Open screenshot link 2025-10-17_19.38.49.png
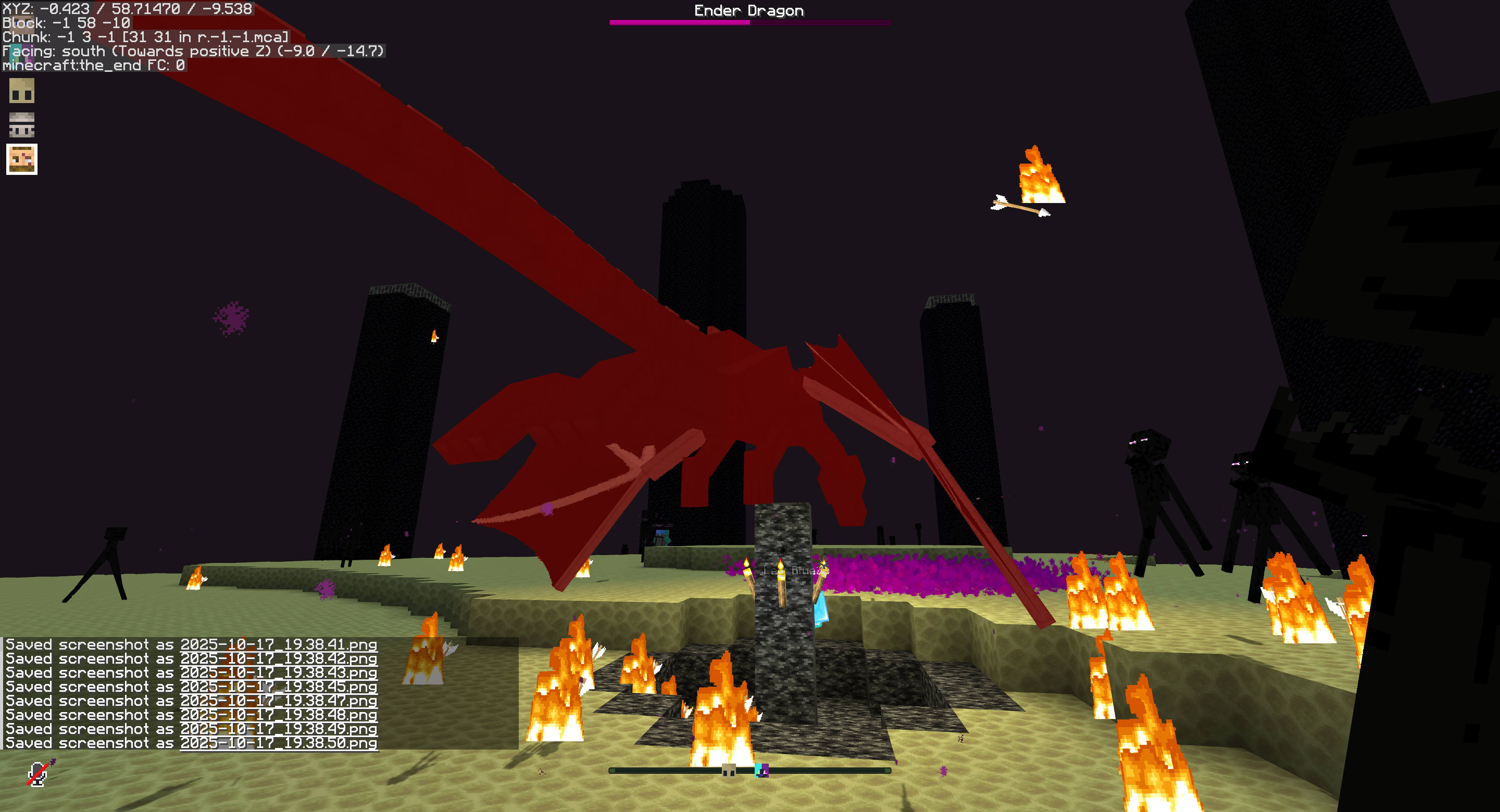Viewport: 1500px width, 812px height. coord(279,729)
